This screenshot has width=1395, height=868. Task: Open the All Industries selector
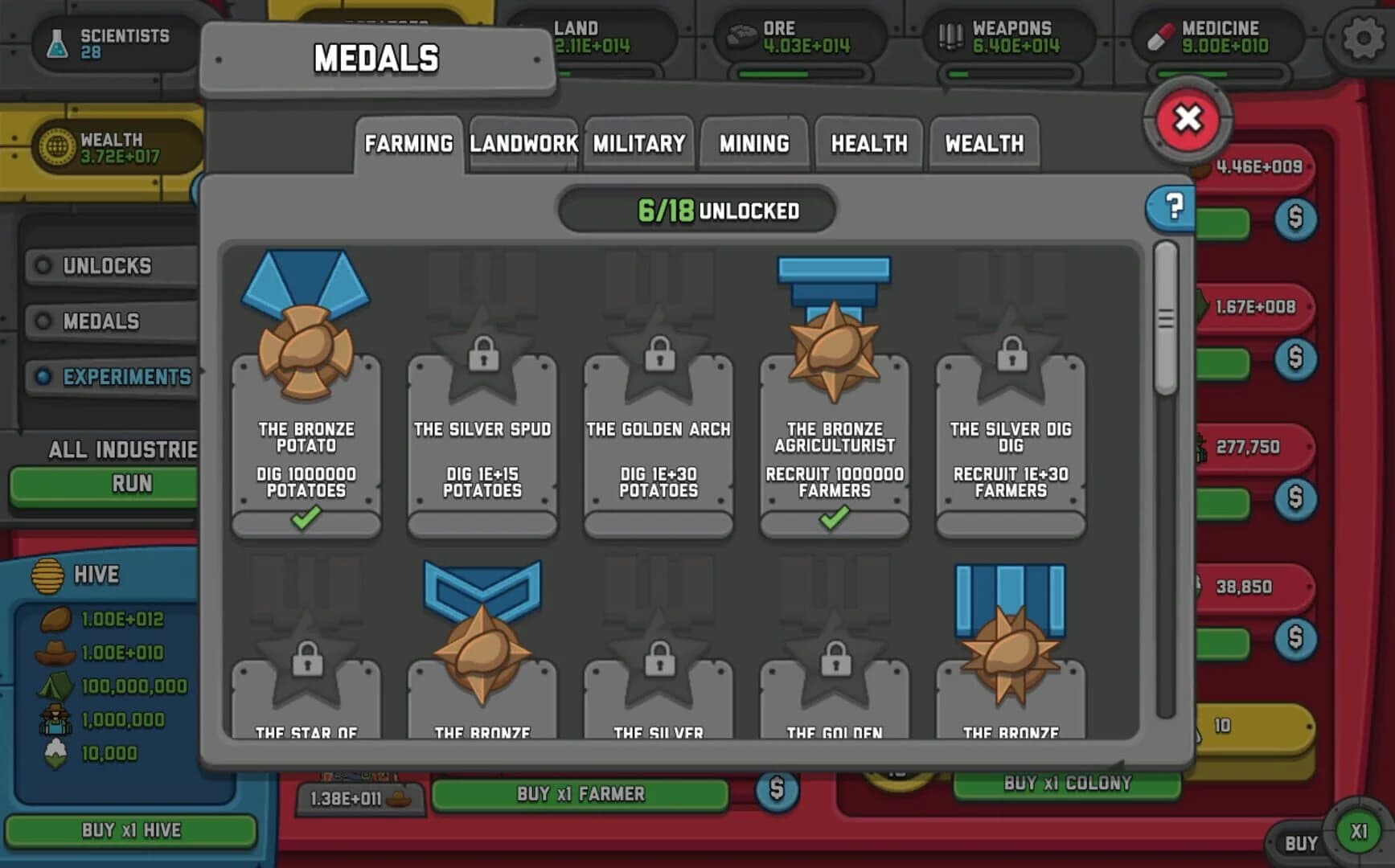(121, 450)
